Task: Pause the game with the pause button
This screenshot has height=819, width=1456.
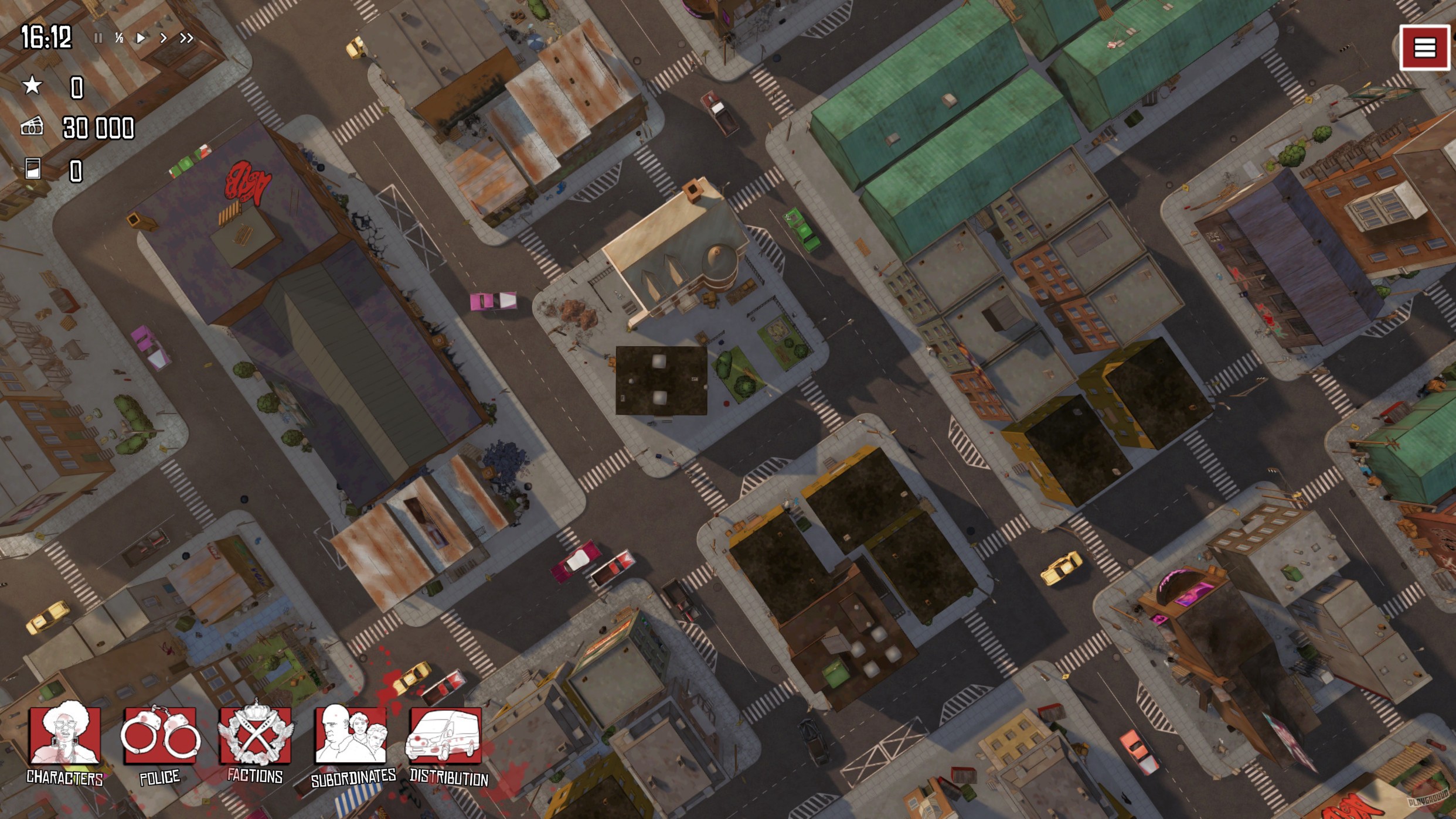Action: click(98, 37)
